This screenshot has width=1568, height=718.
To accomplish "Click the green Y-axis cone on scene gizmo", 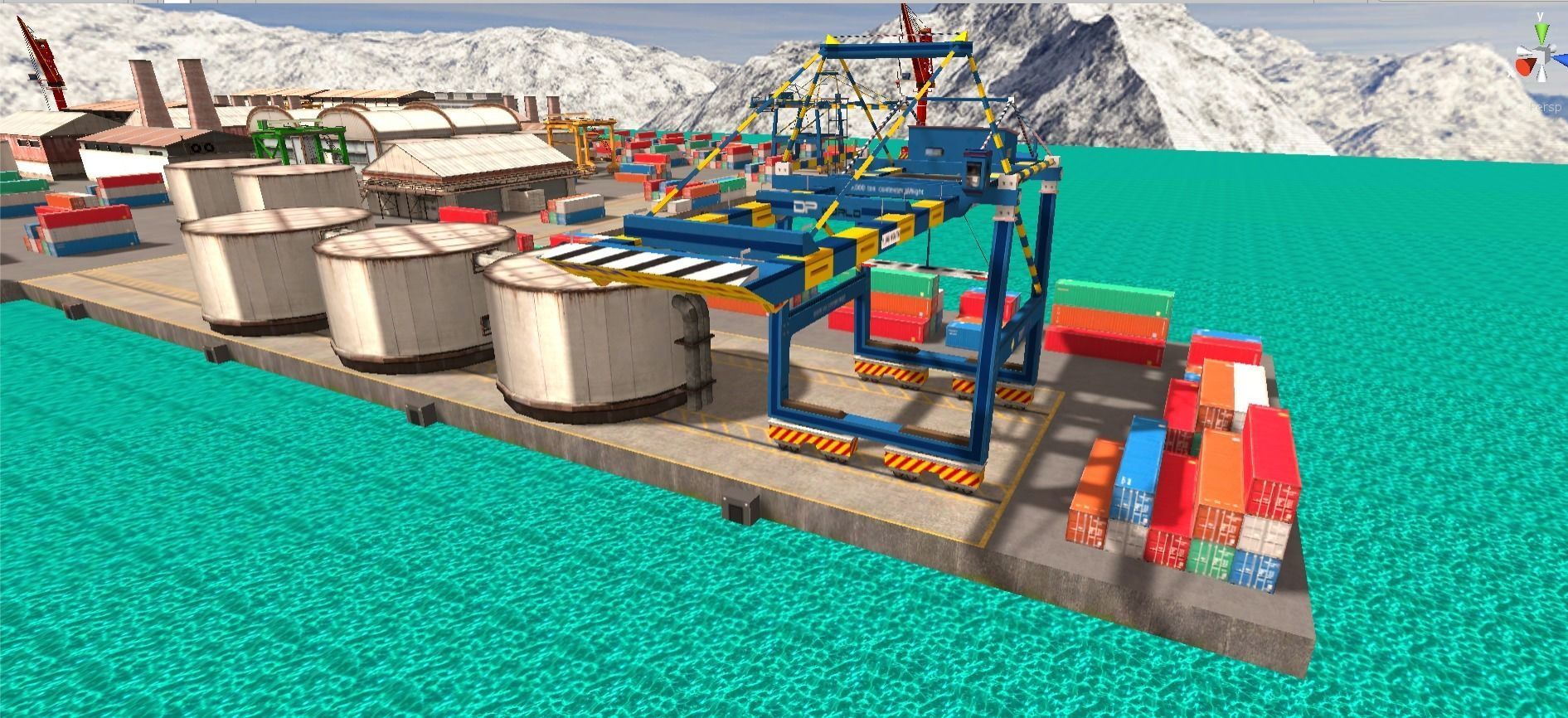I will (1541, 32).
